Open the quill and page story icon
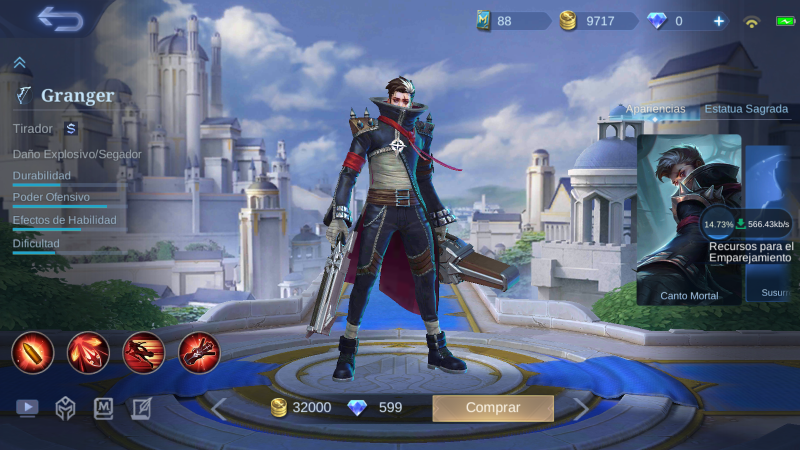Image resolution: width=800 pixels, height=450 pixels. pyautogui.click(x=141, y=408)
